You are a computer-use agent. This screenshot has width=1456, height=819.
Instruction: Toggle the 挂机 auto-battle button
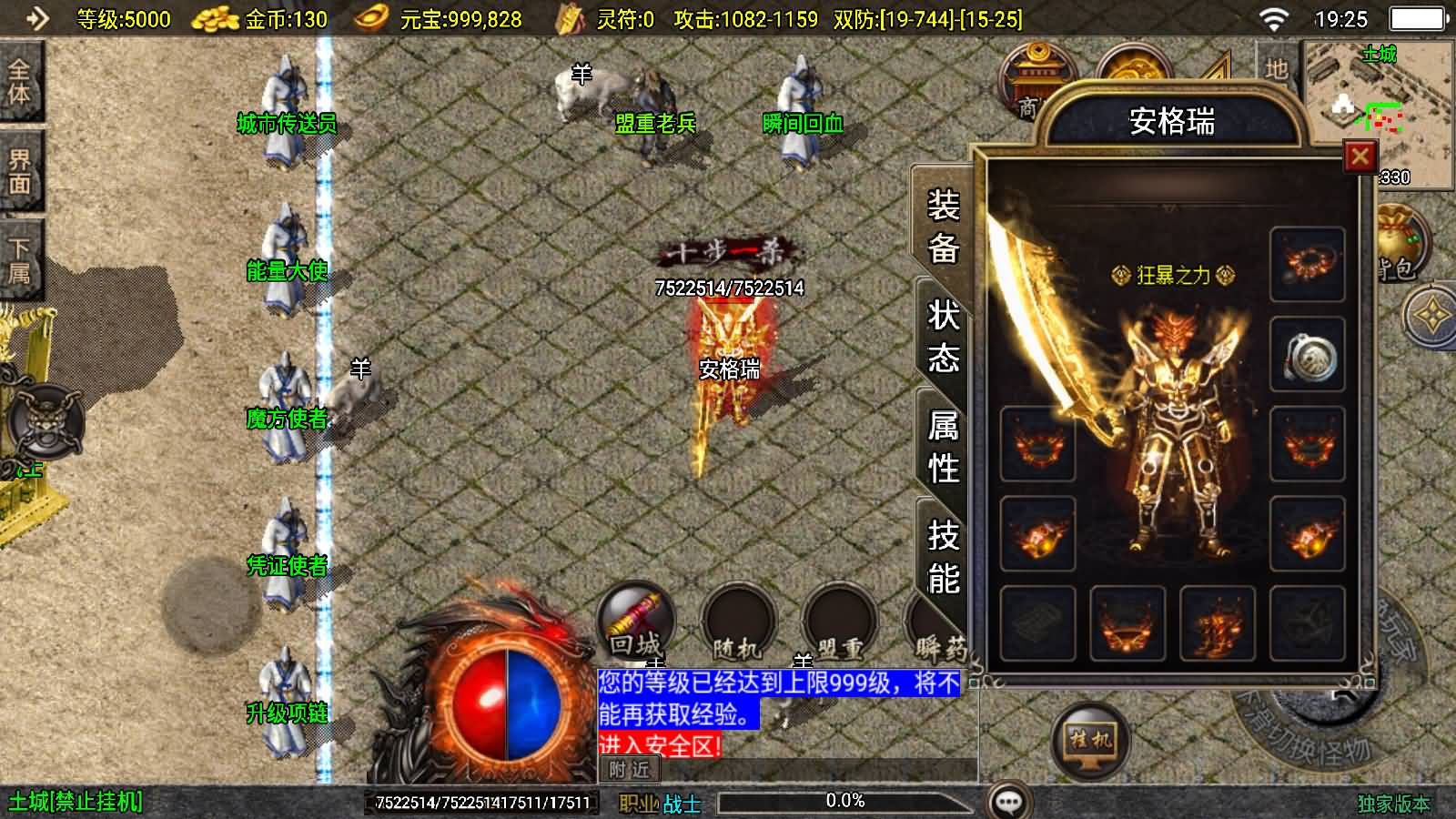1090,739
